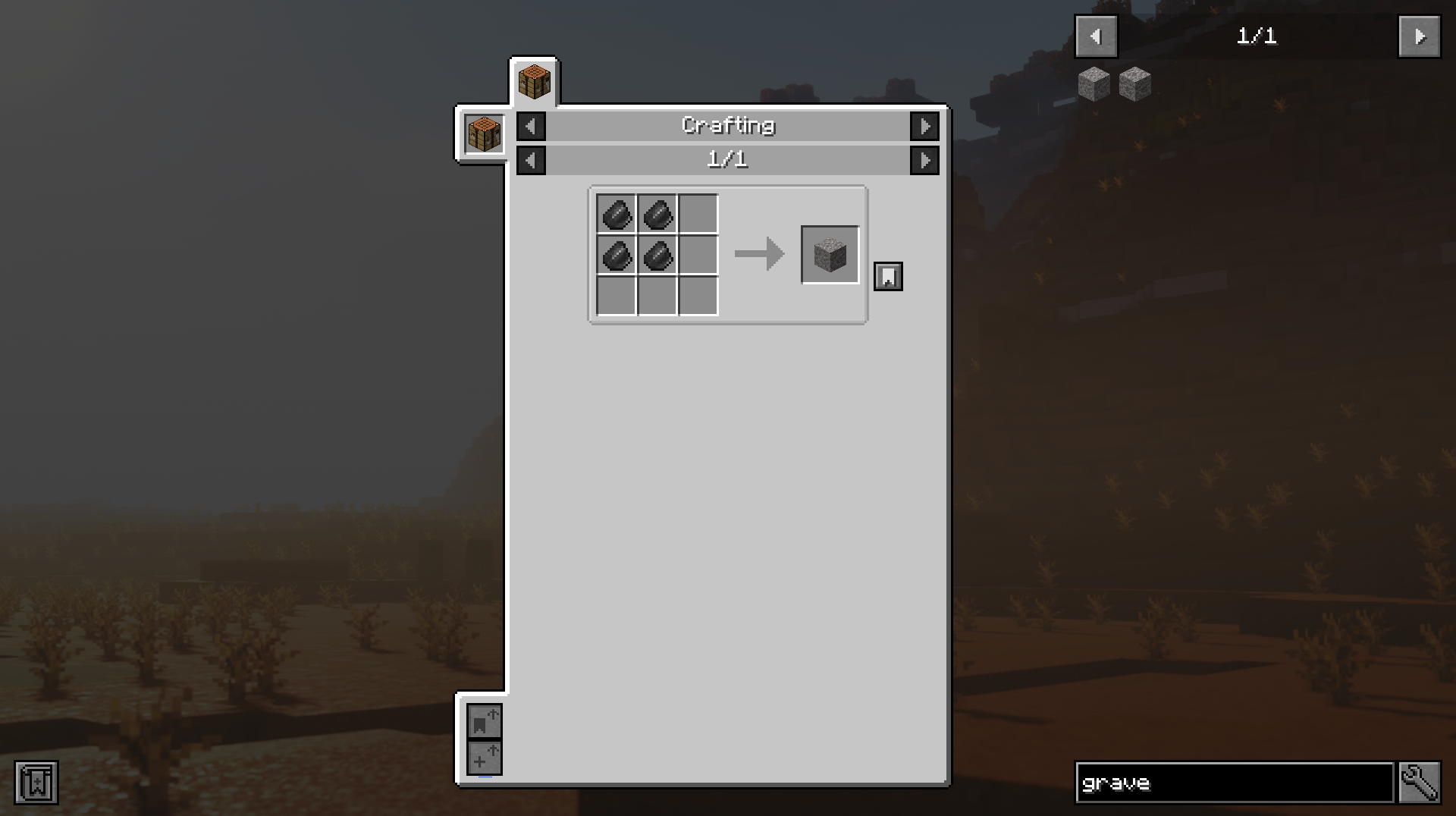Bookmark this gravel recipe with the small flag button
1456x816 pixels.
(888, 276)
